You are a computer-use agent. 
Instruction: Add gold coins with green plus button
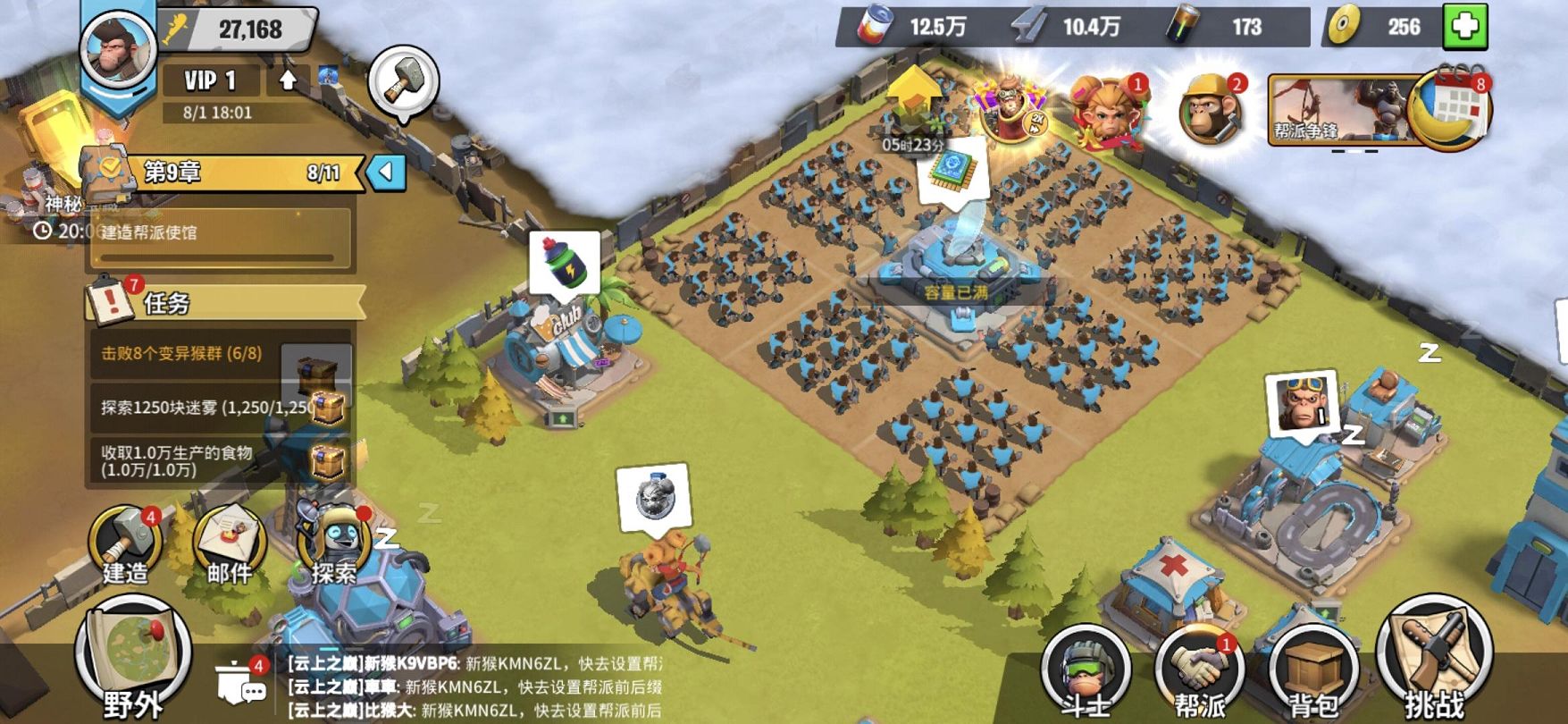1465,27
